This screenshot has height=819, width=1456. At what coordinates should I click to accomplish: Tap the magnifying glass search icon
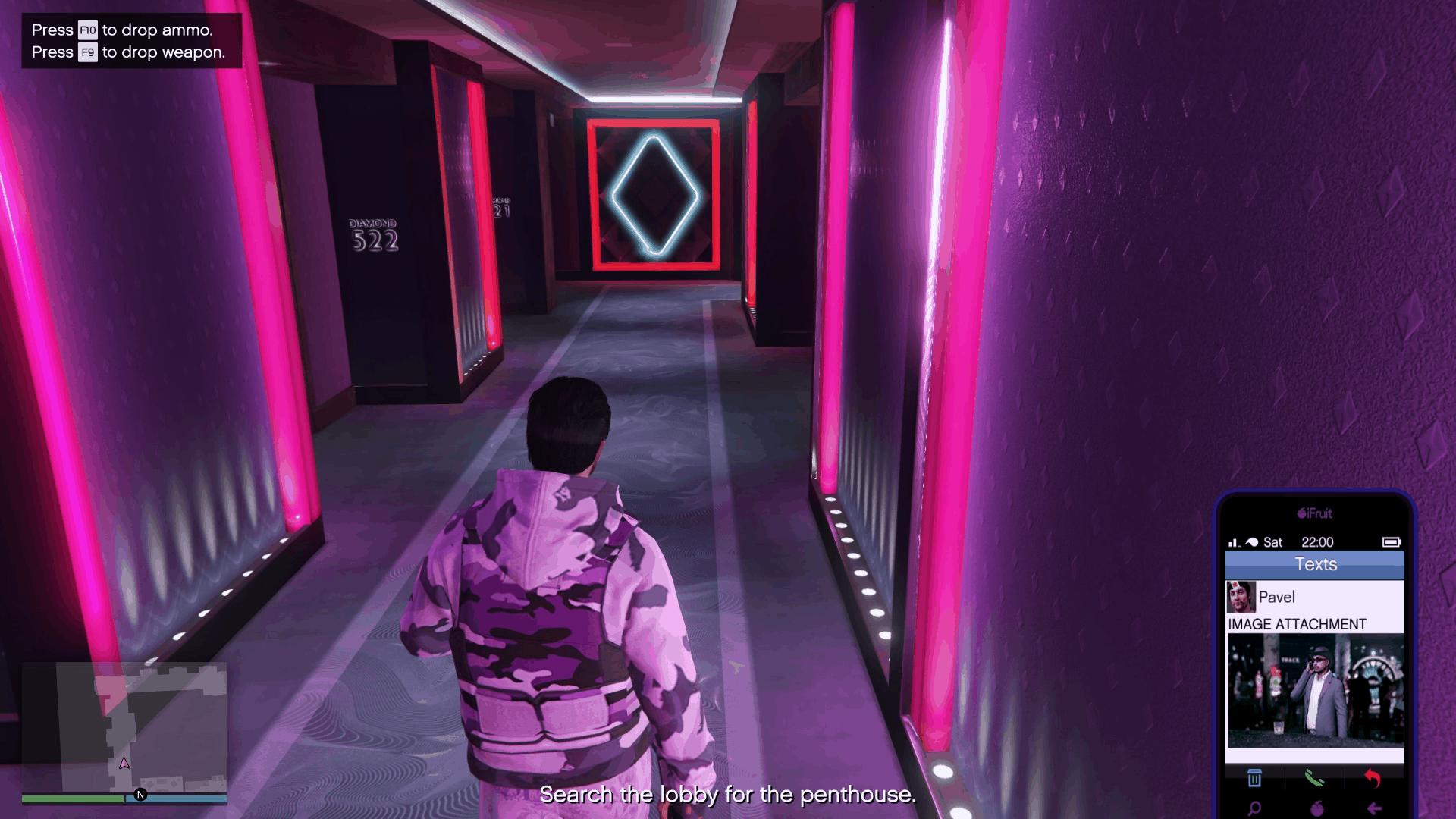[x=1254, y=808]
